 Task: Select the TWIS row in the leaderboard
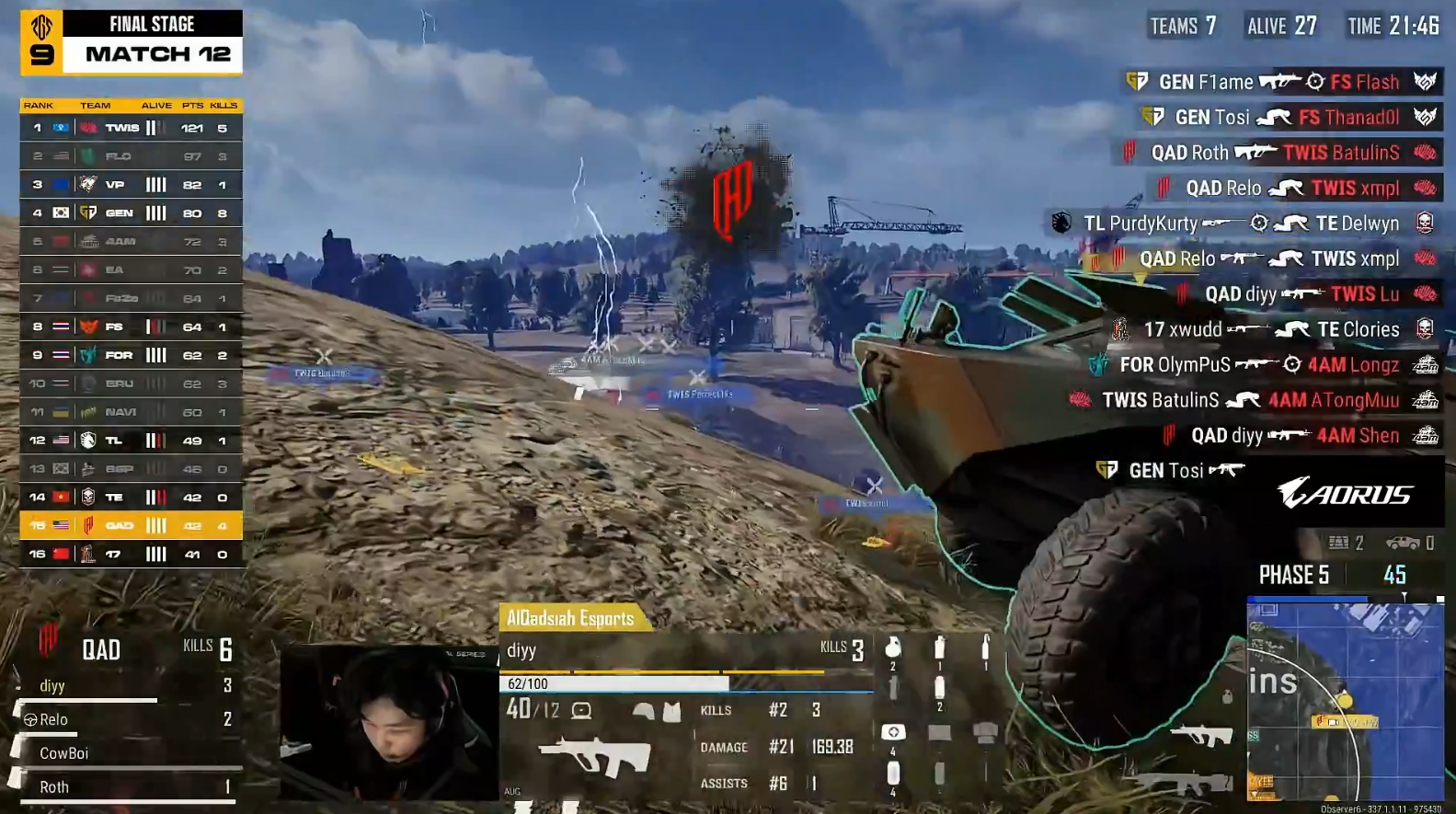coord(131,128)
